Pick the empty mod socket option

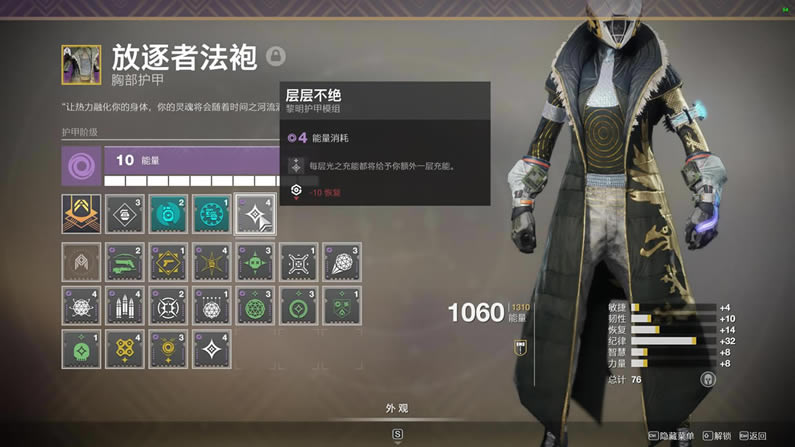point(81,262)
